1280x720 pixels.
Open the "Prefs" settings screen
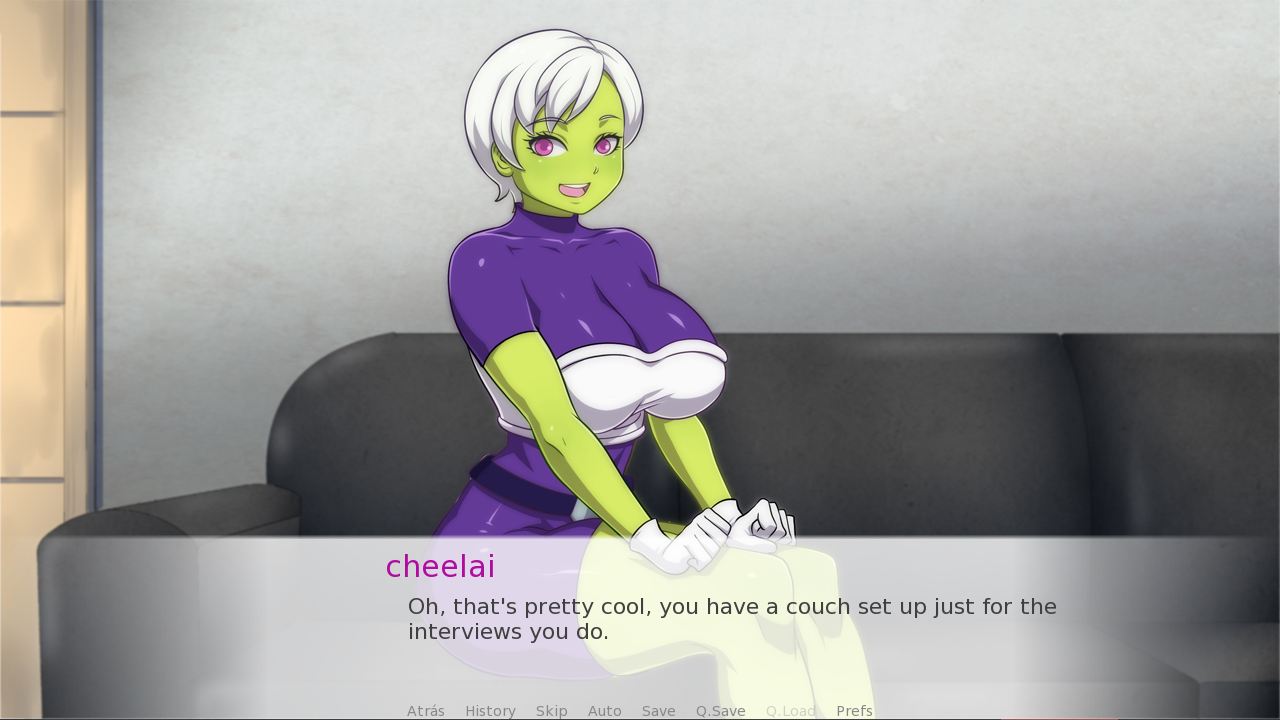[854, 711]
